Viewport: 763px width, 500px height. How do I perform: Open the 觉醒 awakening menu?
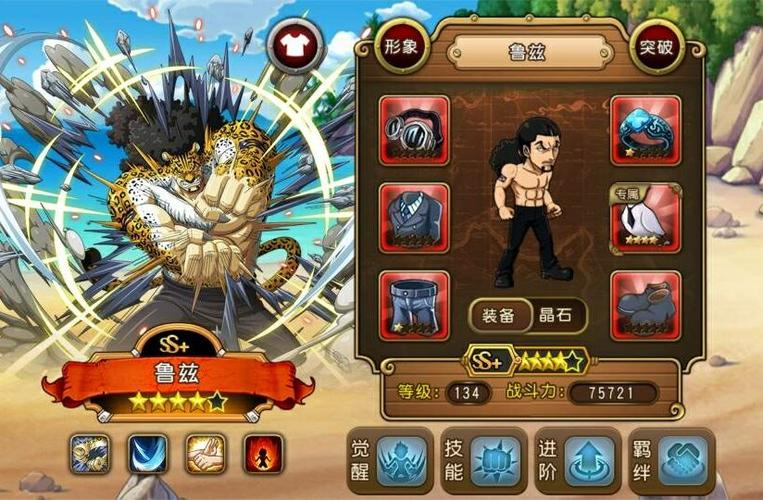(x=390, y=461)
